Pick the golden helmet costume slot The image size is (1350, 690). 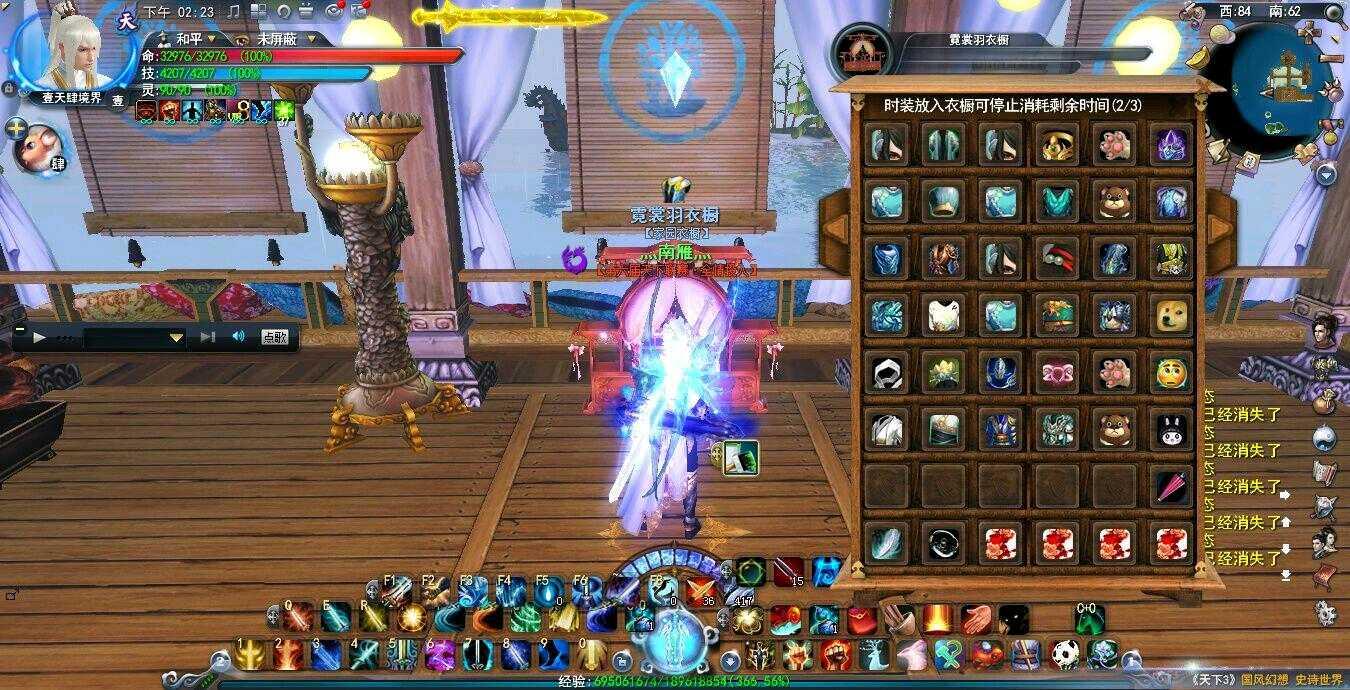[1057, 144]
